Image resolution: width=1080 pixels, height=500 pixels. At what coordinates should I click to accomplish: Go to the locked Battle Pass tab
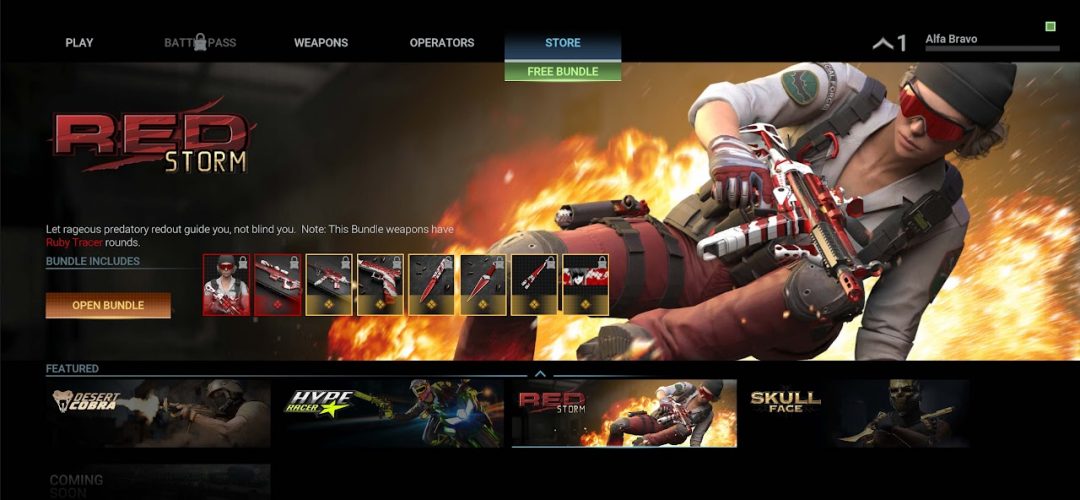click(200, 43)
